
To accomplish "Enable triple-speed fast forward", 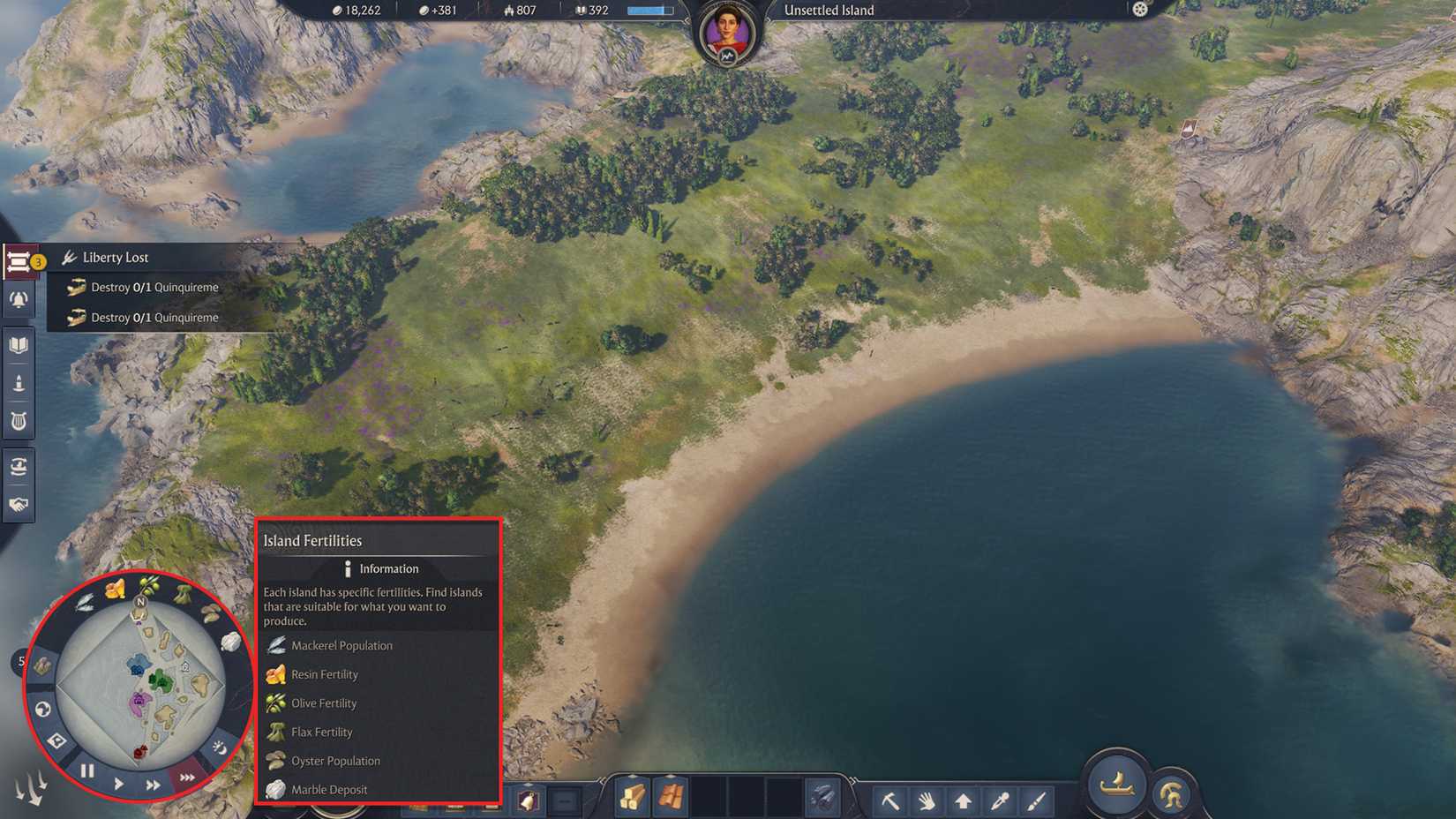I will click(x=185, y=777).
